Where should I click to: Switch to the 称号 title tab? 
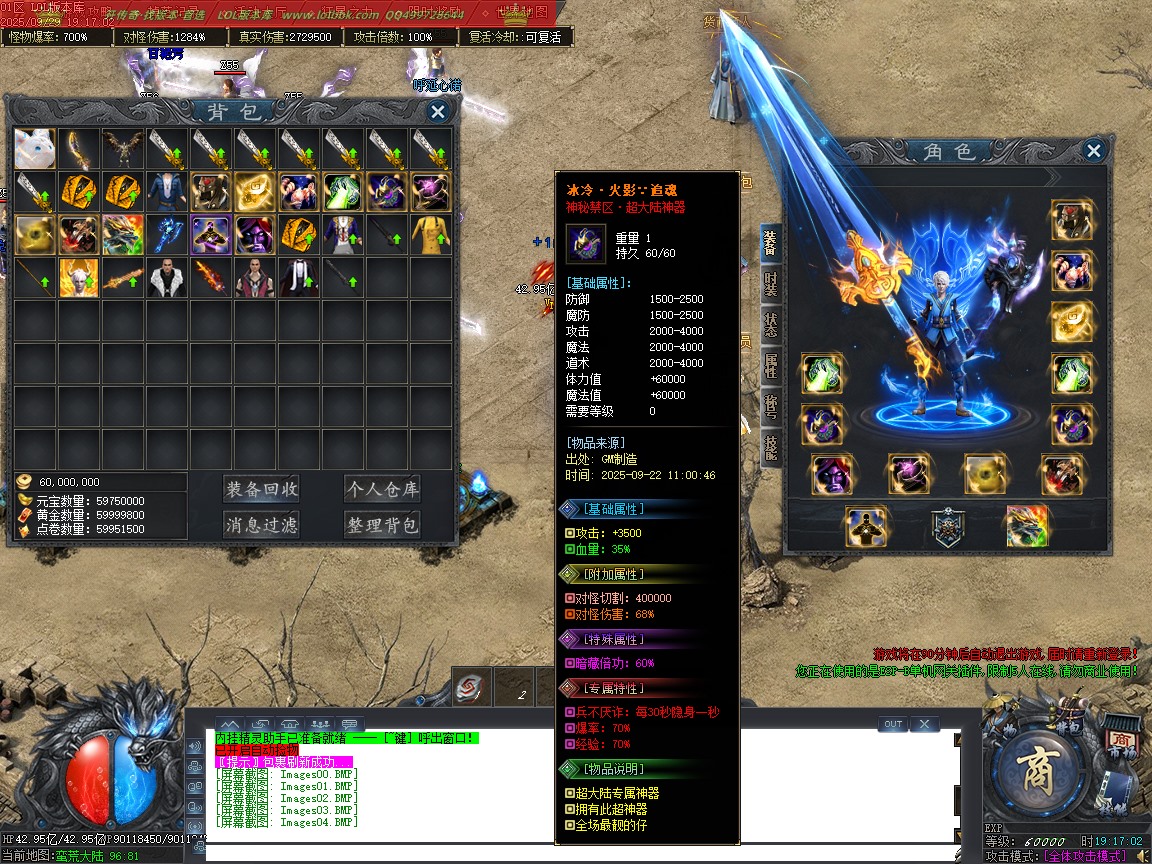770,407
